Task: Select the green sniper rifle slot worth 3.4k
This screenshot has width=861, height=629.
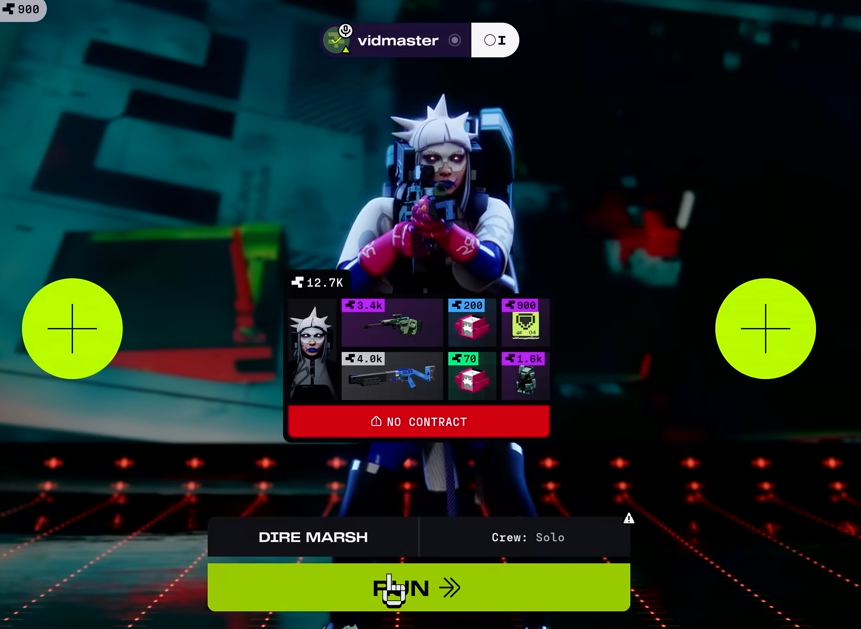Action: coord(392,323)
